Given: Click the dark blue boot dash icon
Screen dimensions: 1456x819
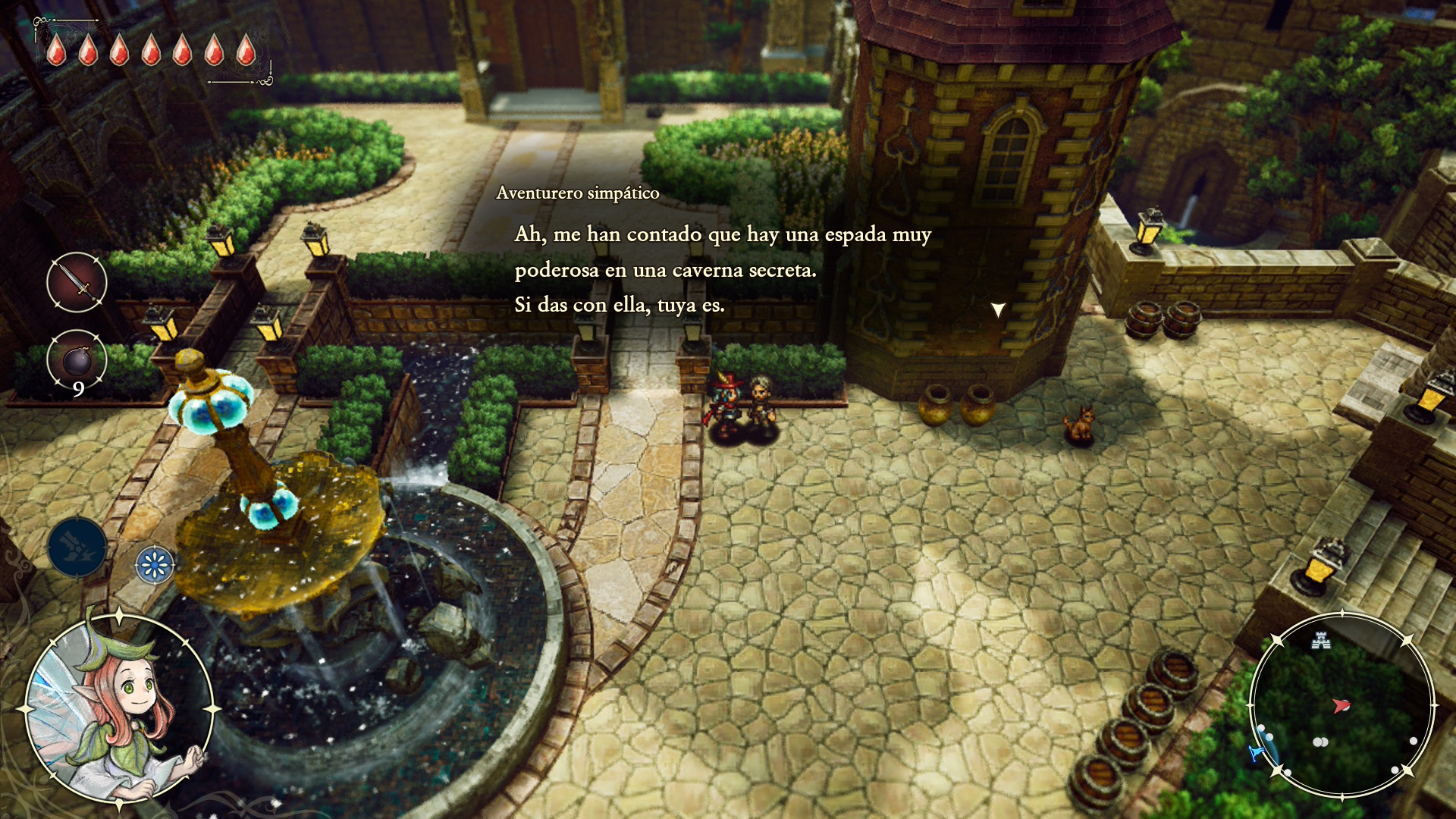Looking at the screenshot, I should [77, 547].
